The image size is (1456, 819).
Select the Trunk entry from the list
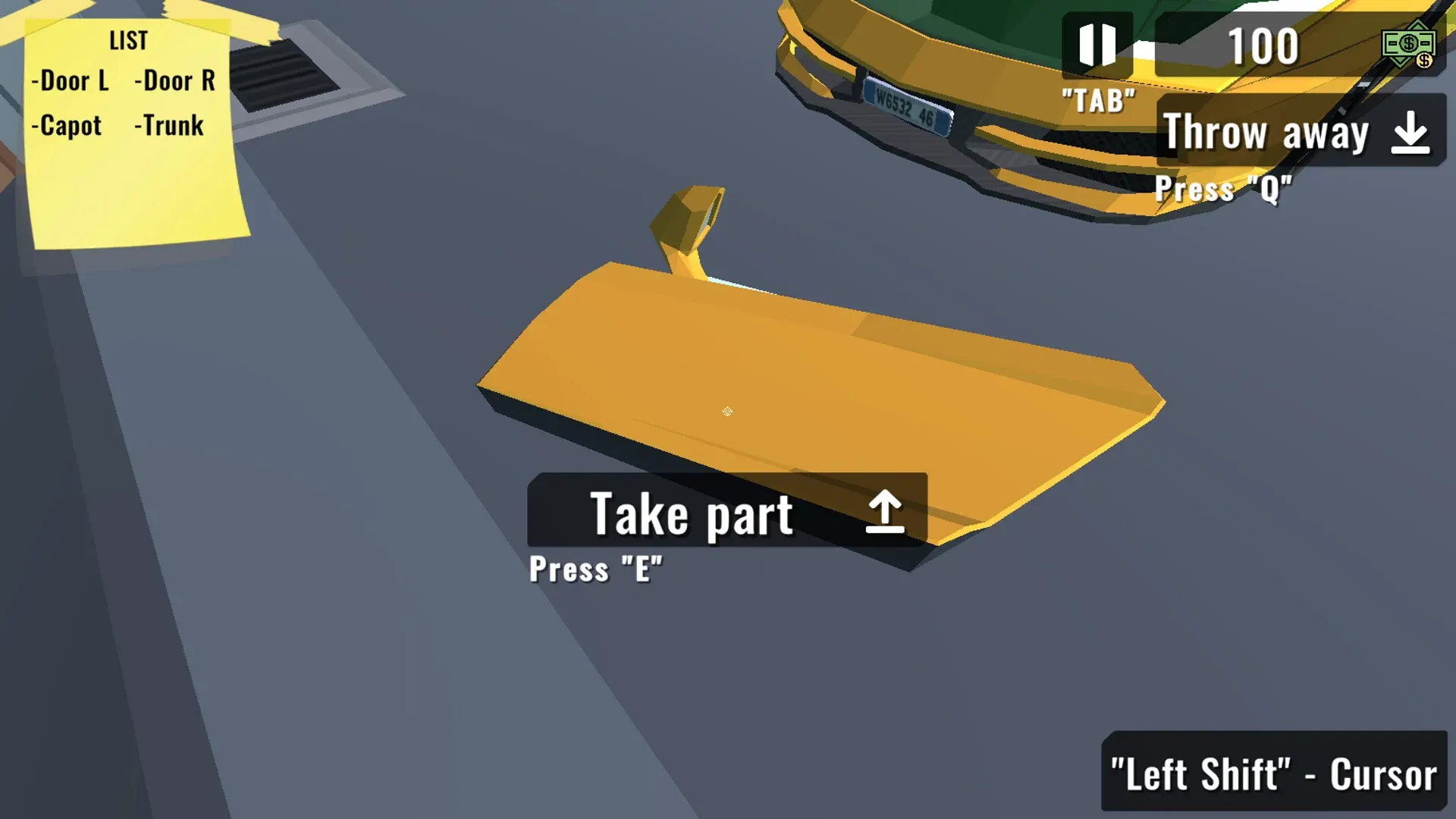[170, 126]
